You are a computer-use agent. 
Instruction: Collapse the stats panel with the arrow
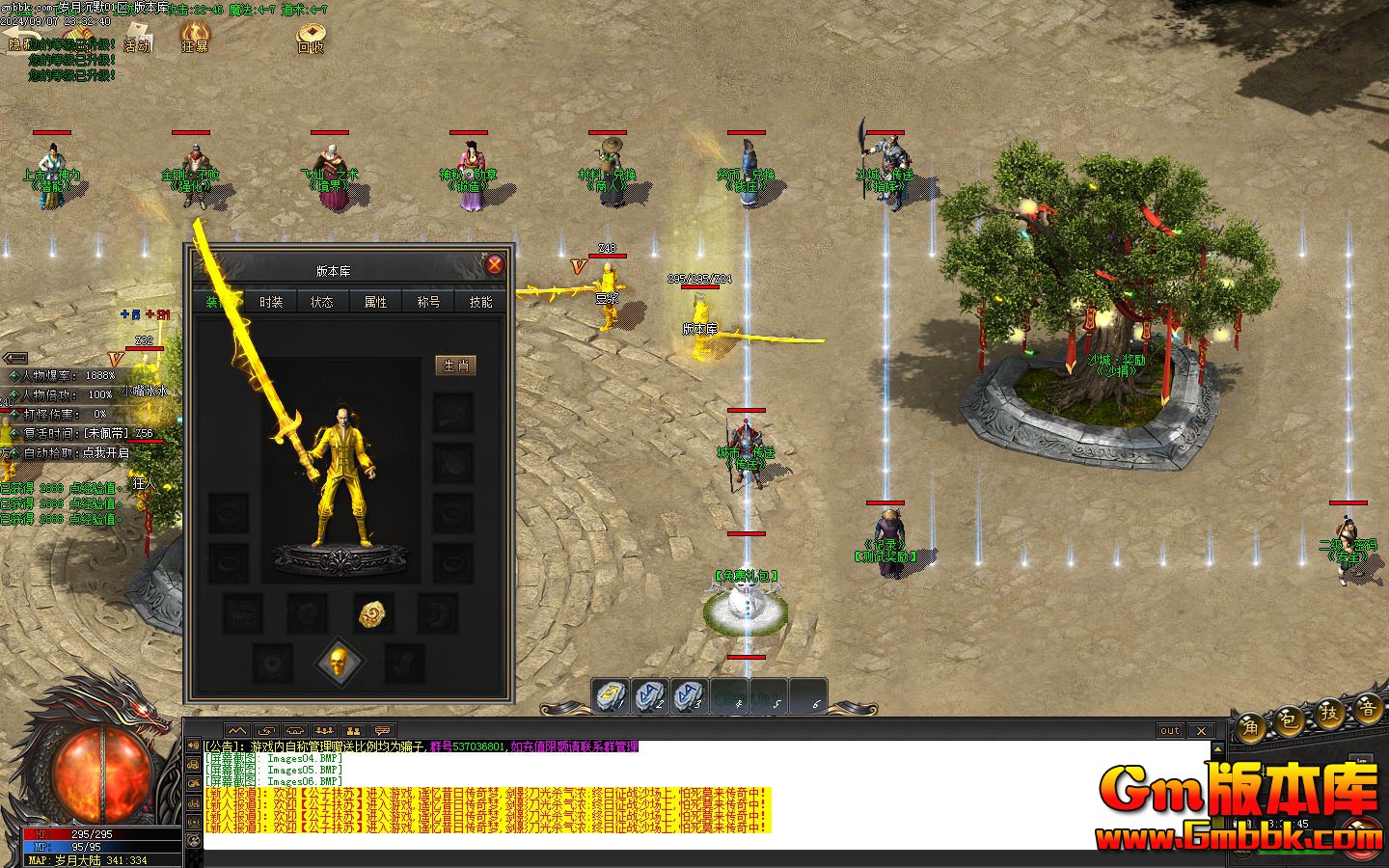[15, 357]
